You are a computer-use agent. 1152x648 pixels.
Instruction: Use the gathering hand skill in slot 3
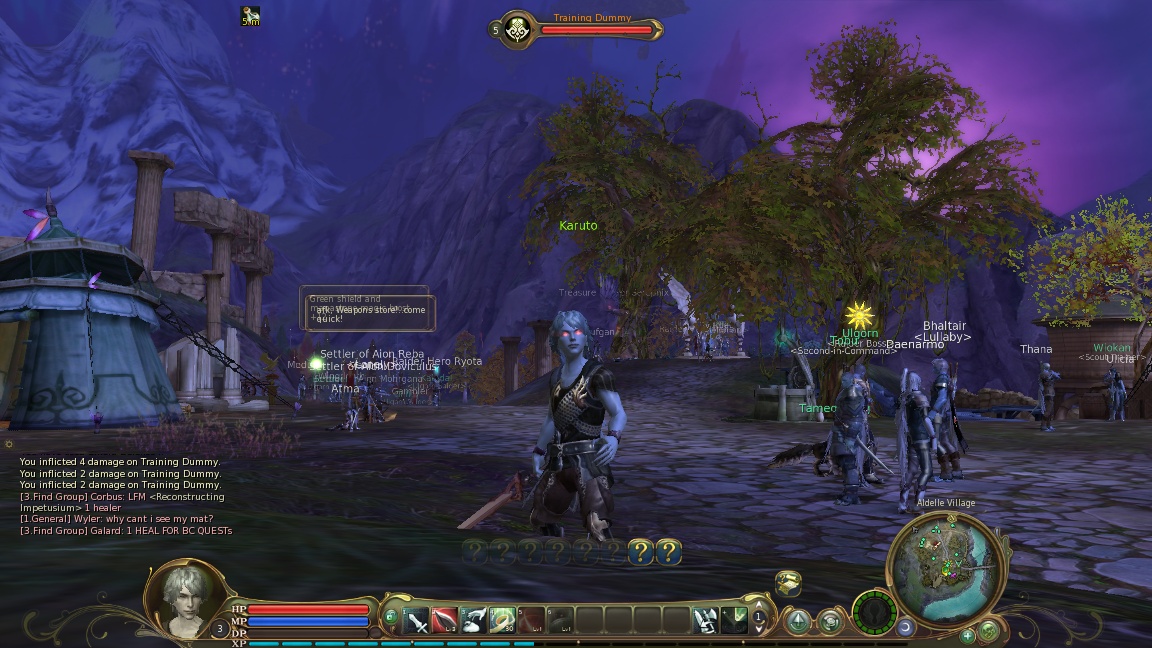(x=475, y=621)
